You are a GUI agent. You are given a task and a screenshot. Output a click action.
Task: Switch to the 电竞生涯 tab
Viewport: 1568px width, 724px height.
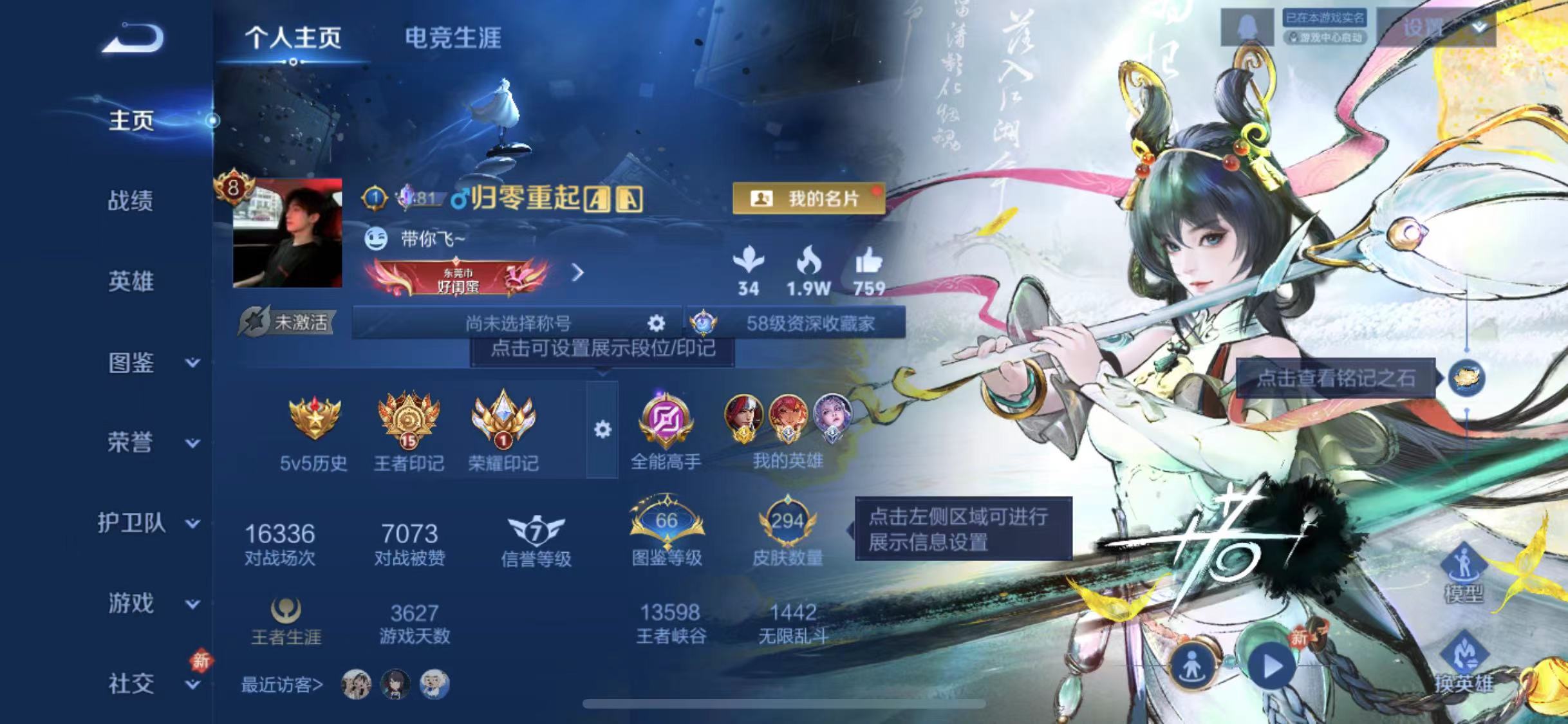[454, 37]
